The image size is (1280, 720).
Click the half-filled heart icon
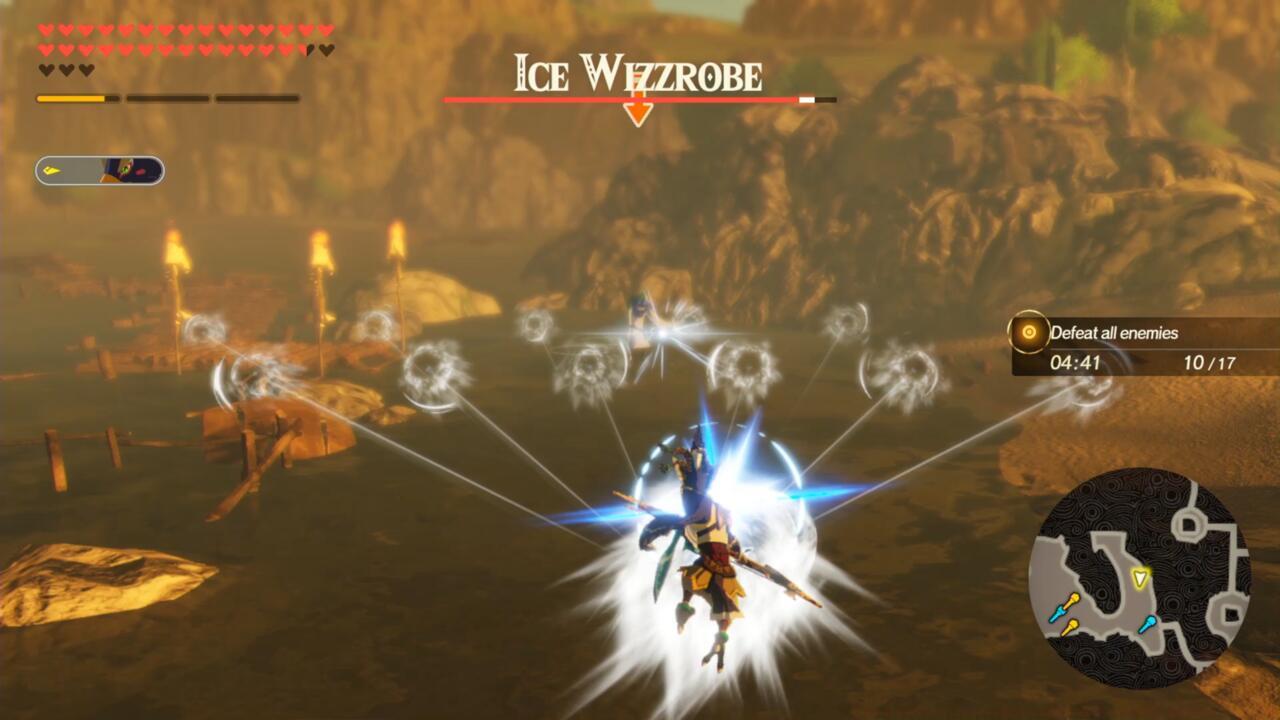(x=309, y=50)
